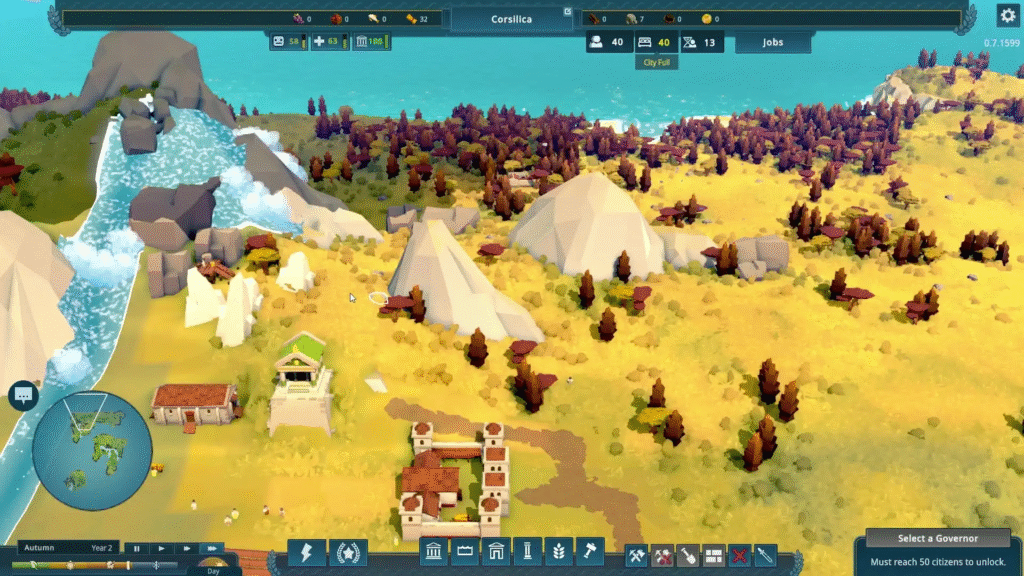The image size is (1024, 576).
Task: Set game to fast-forward speed
Action: coord(187,548)
